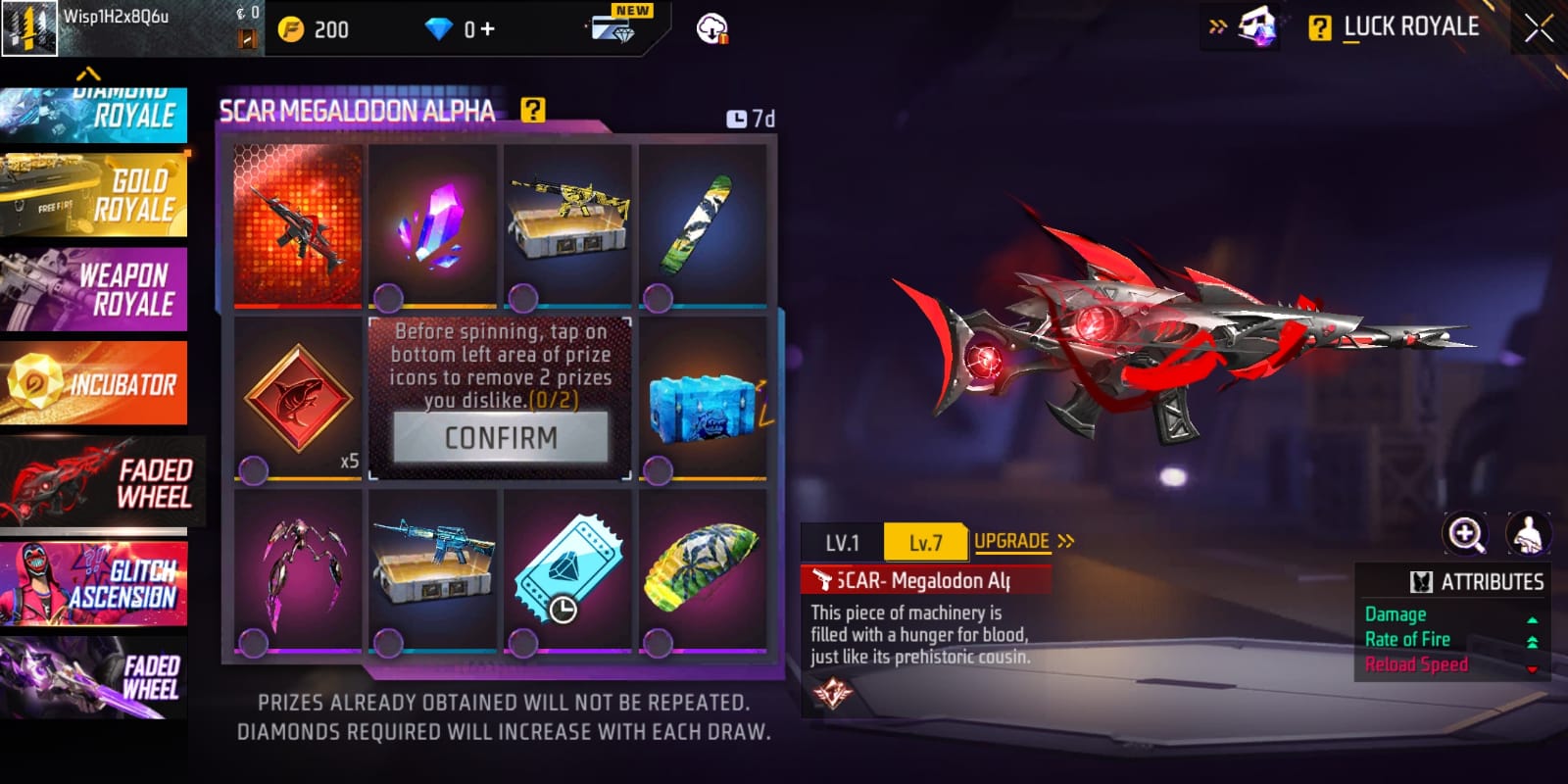Show LV.1 weapon stats

point(842,543)
